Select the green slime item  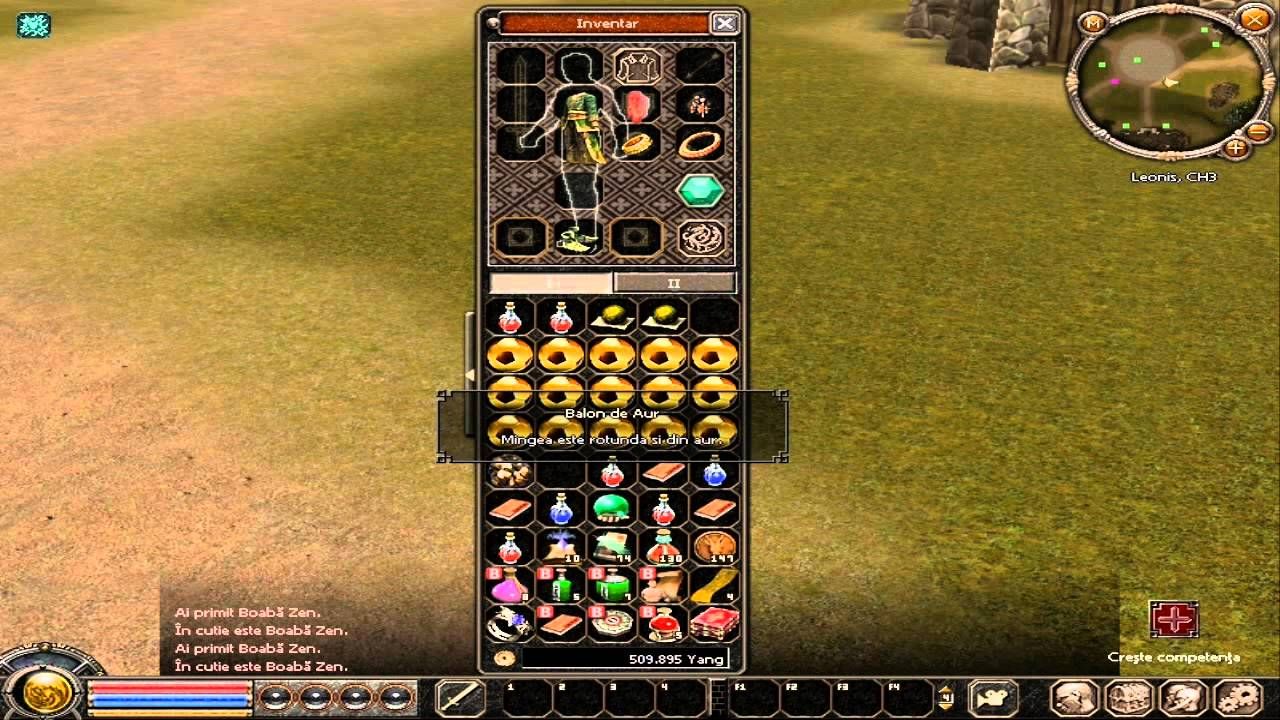[x=611, y=509]
